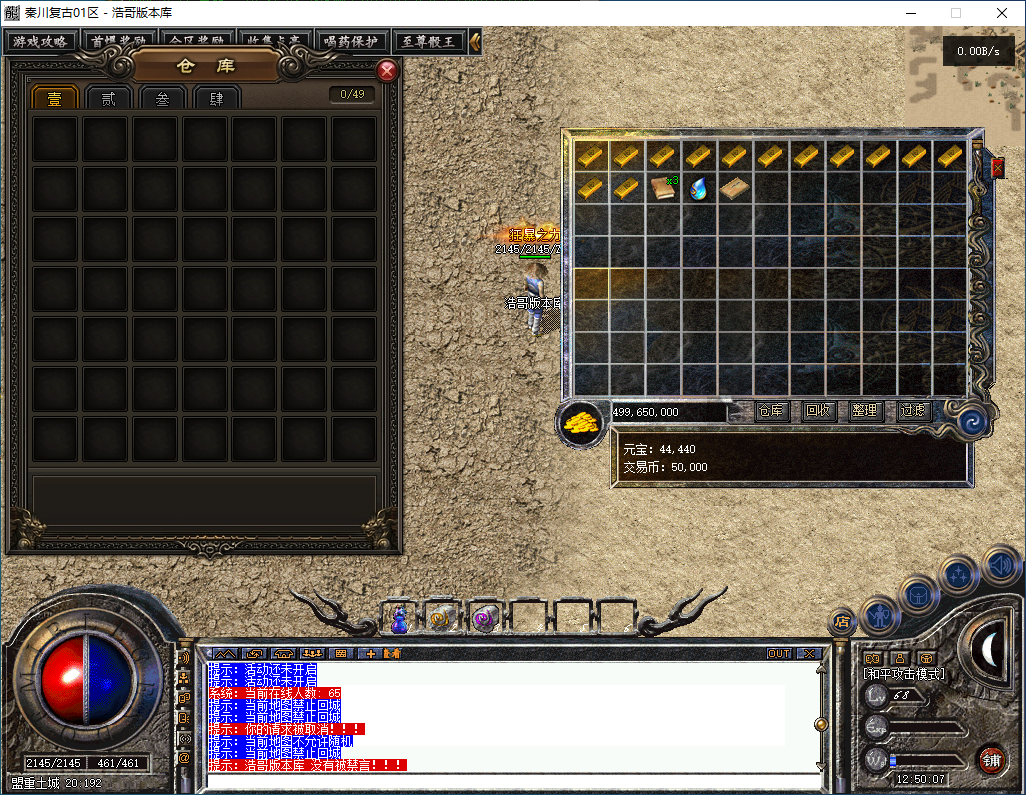Open the 至尊骰王 menu button
This screenshot has width=1026, height=795.
point(428,42)
